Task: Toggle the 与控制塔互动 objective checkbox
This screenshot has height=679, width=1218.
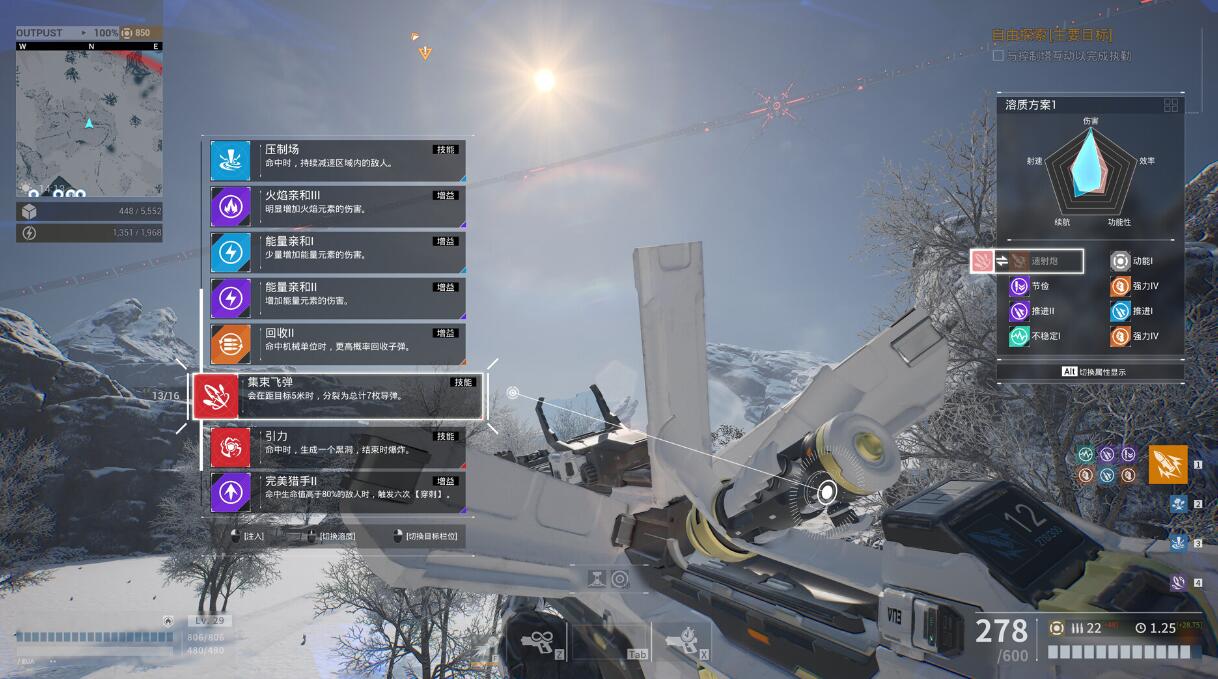Action: [x=998, y=56]
